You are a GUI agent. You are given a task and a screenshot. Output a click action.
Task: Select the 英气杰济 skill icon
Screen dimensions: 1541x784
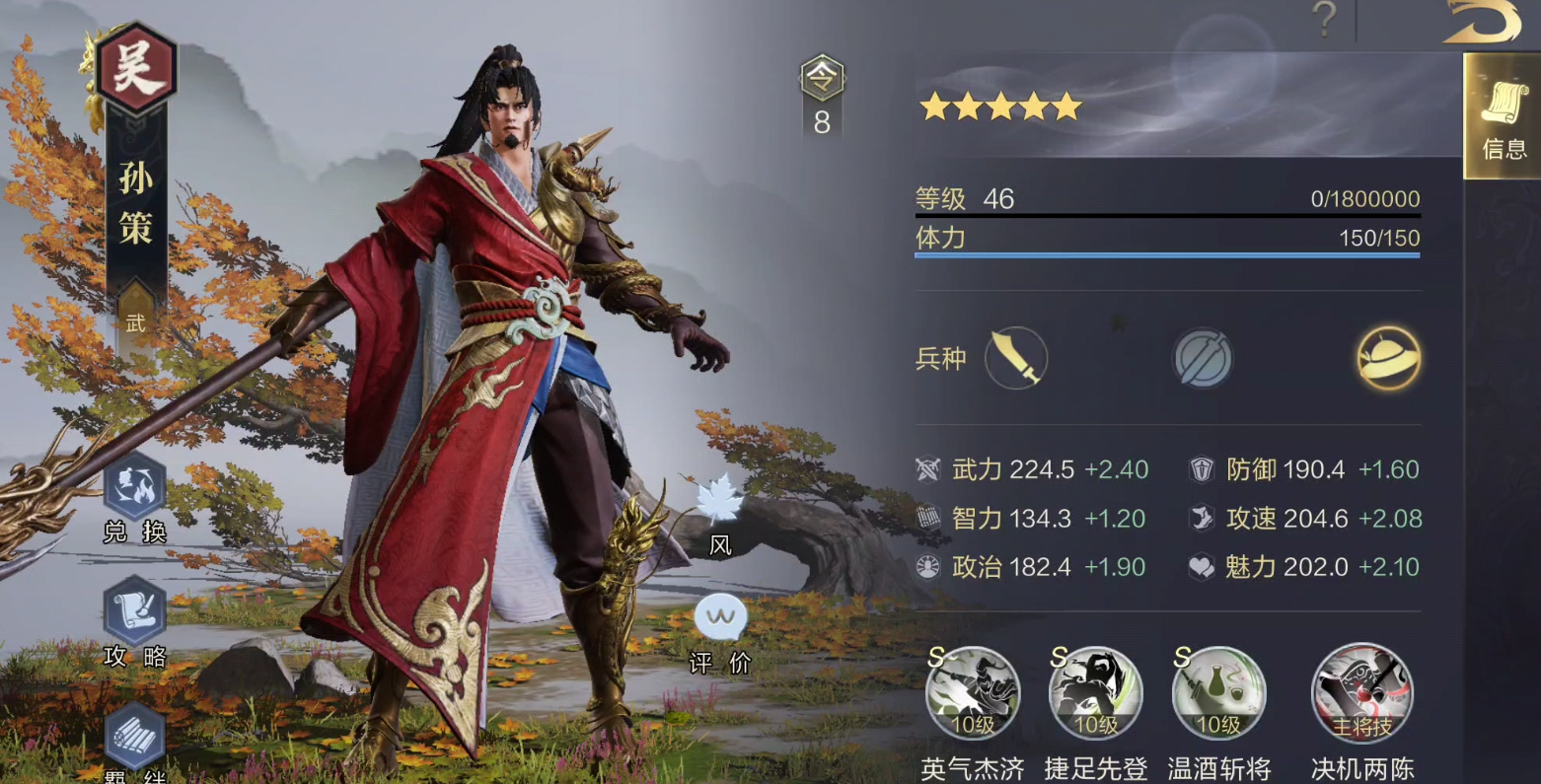(973, 693)
